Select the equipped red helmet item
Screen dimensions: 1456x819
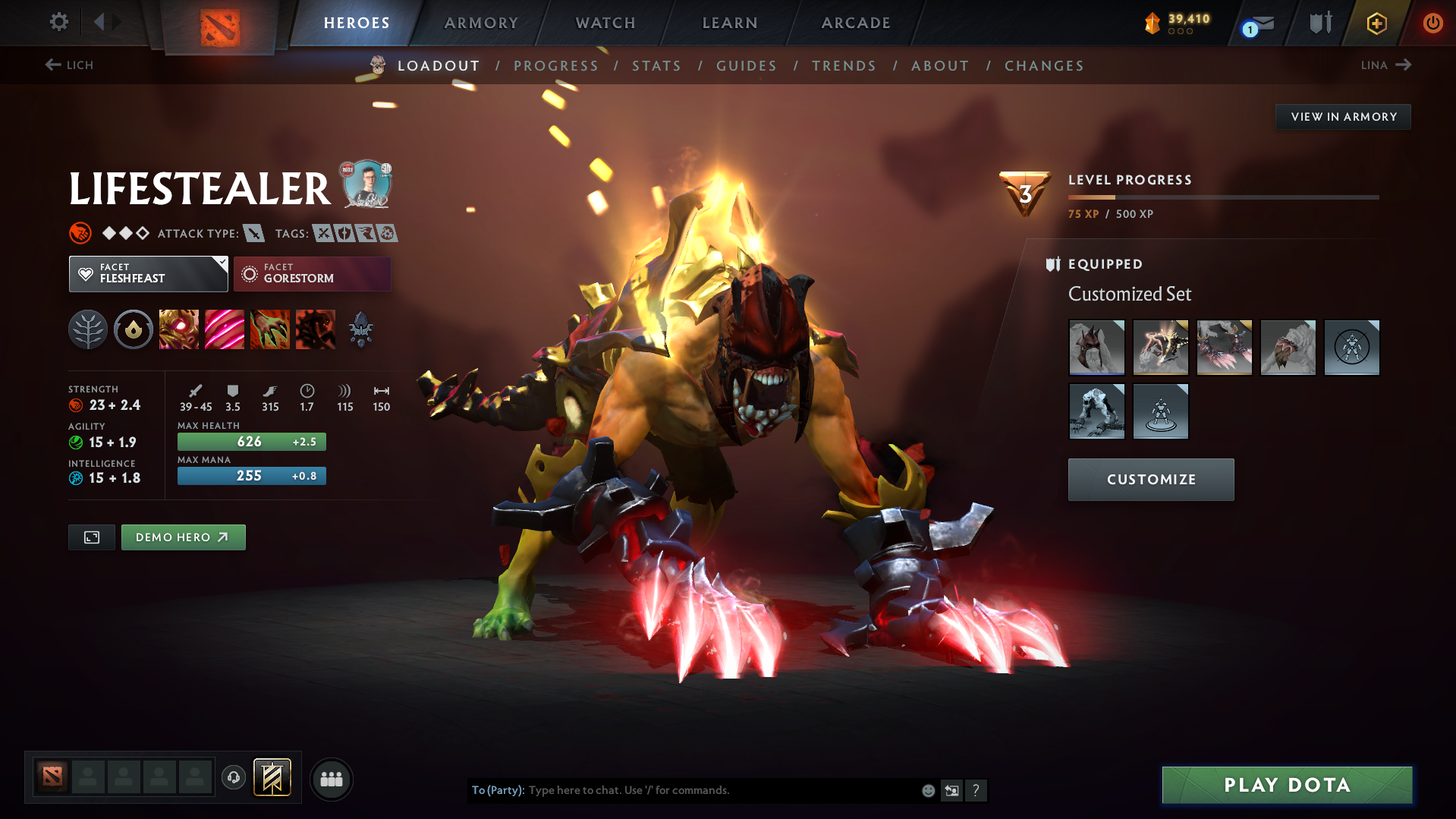pyautogui.click(x=1096, y=348)
